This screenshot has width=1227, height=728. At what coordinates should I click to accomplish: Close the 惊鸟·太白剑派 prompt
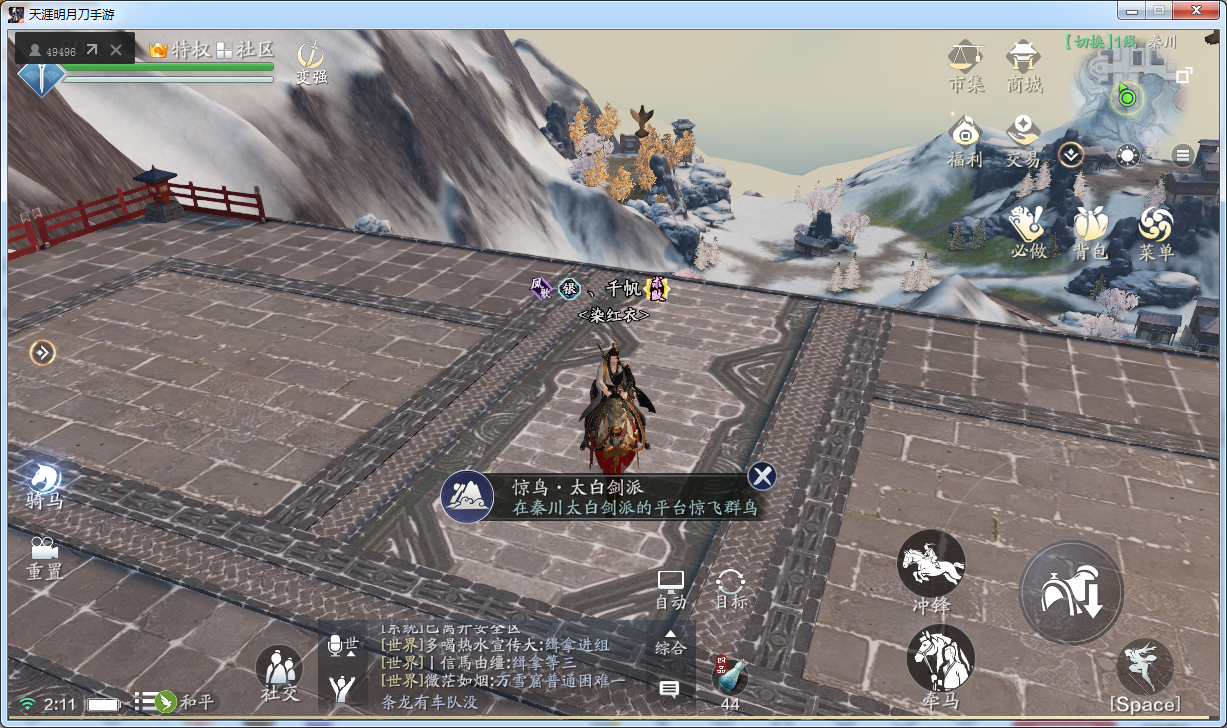(762, 476)
